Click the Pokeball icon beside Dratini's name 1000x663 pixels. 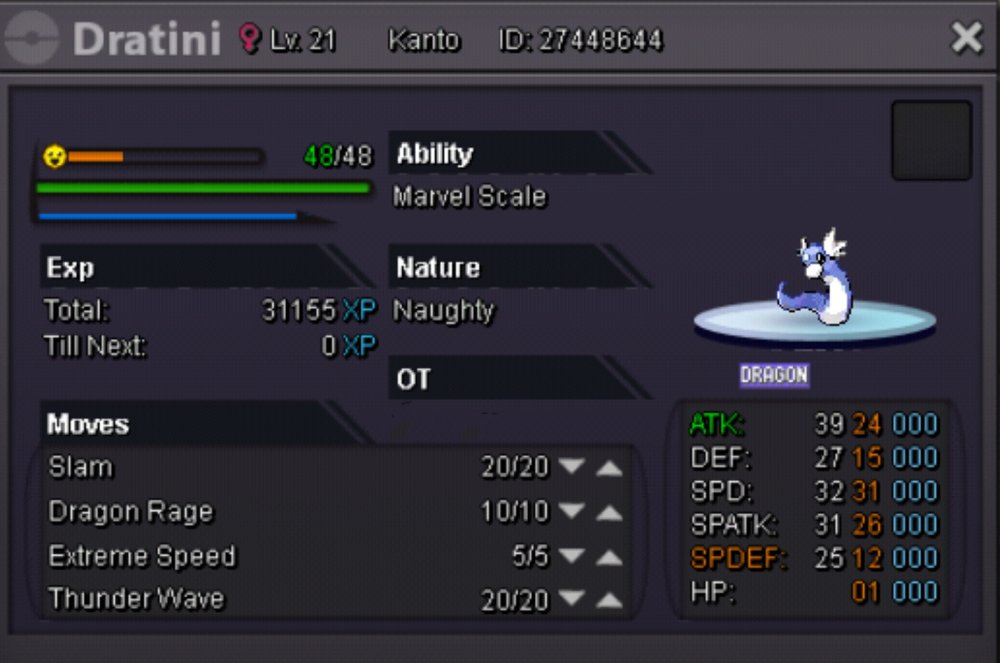tap(32, 39)
